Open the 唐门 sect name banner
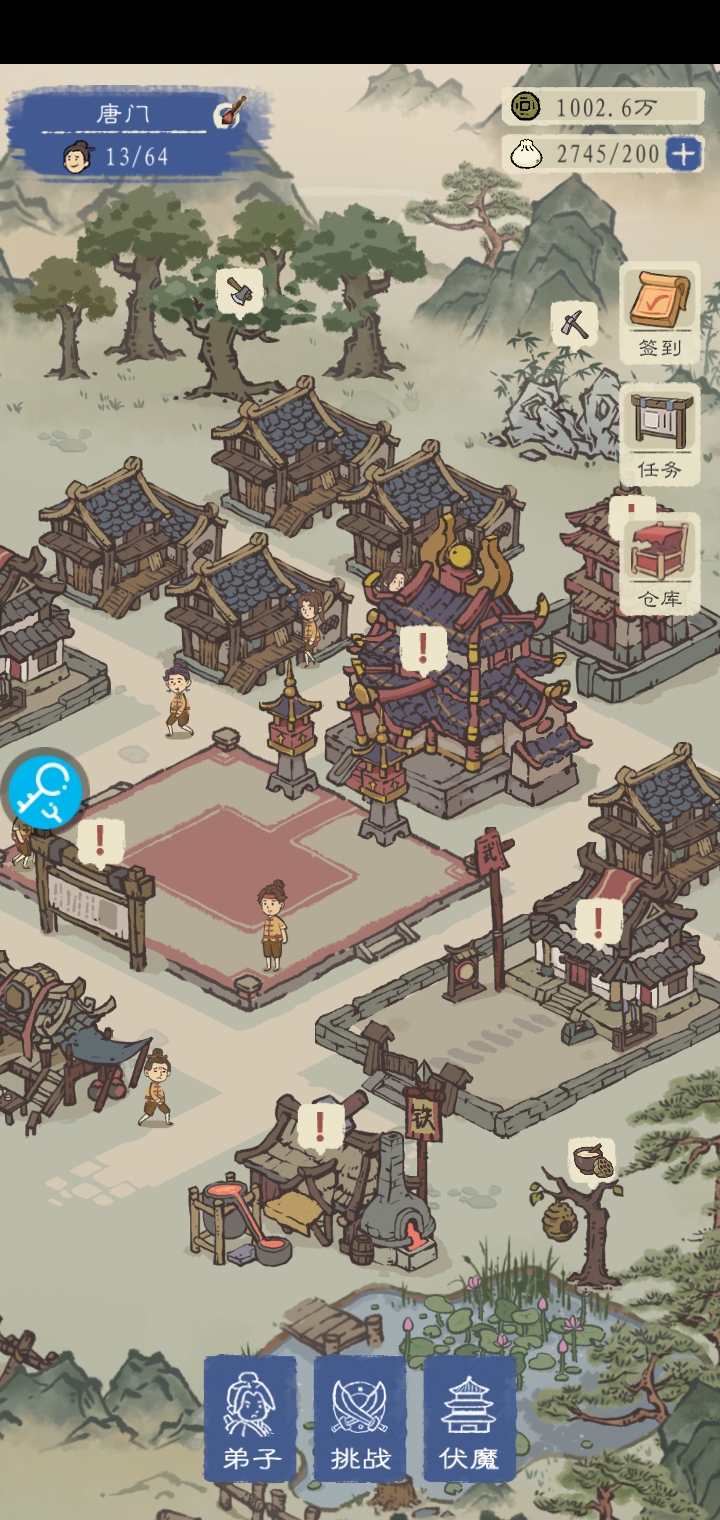Image resolution: width=720 pixels, height=1520 pixels. point(124,114)
